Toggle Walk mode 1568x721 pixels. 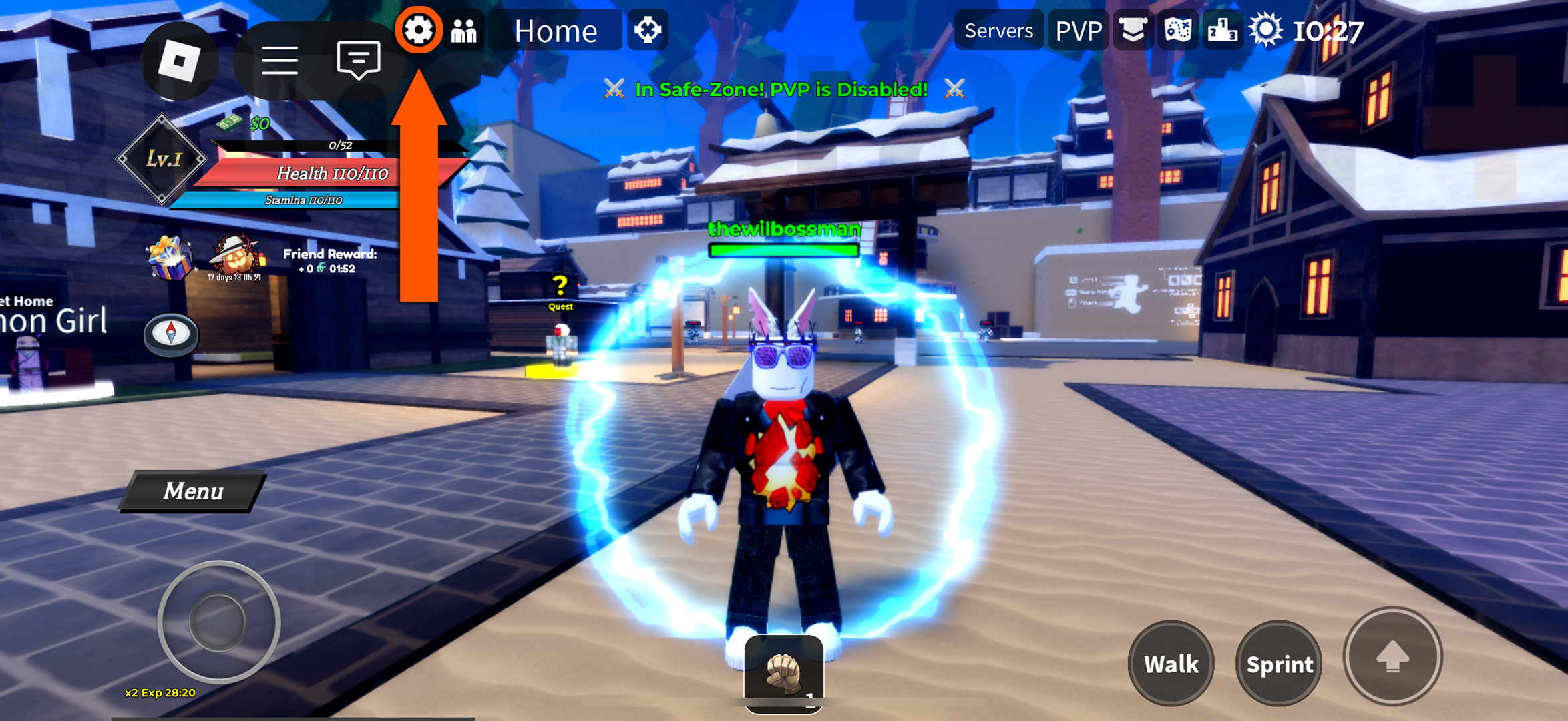(1171, 664)
